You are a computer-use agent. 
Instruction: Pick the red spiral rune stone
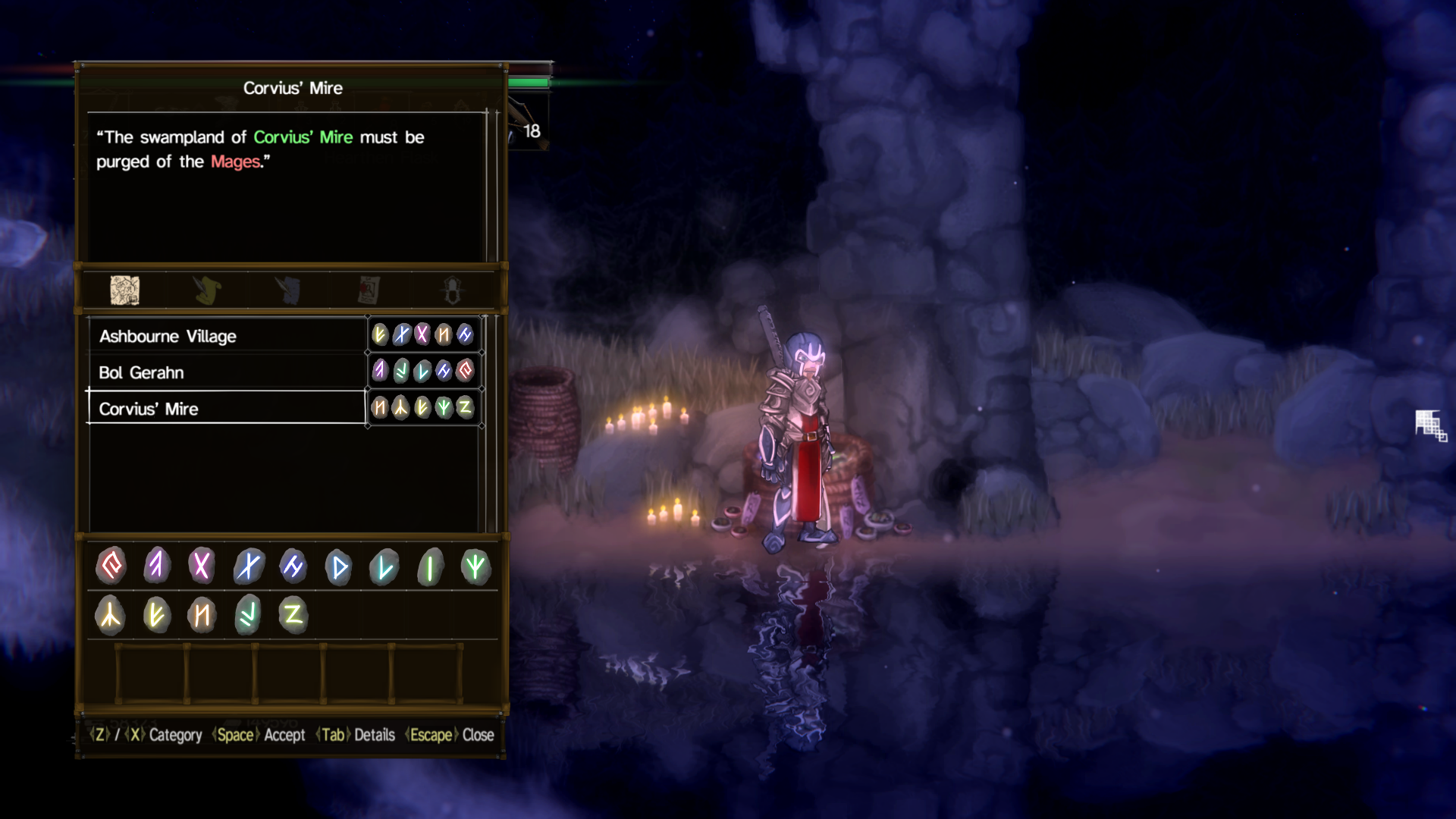111,566
